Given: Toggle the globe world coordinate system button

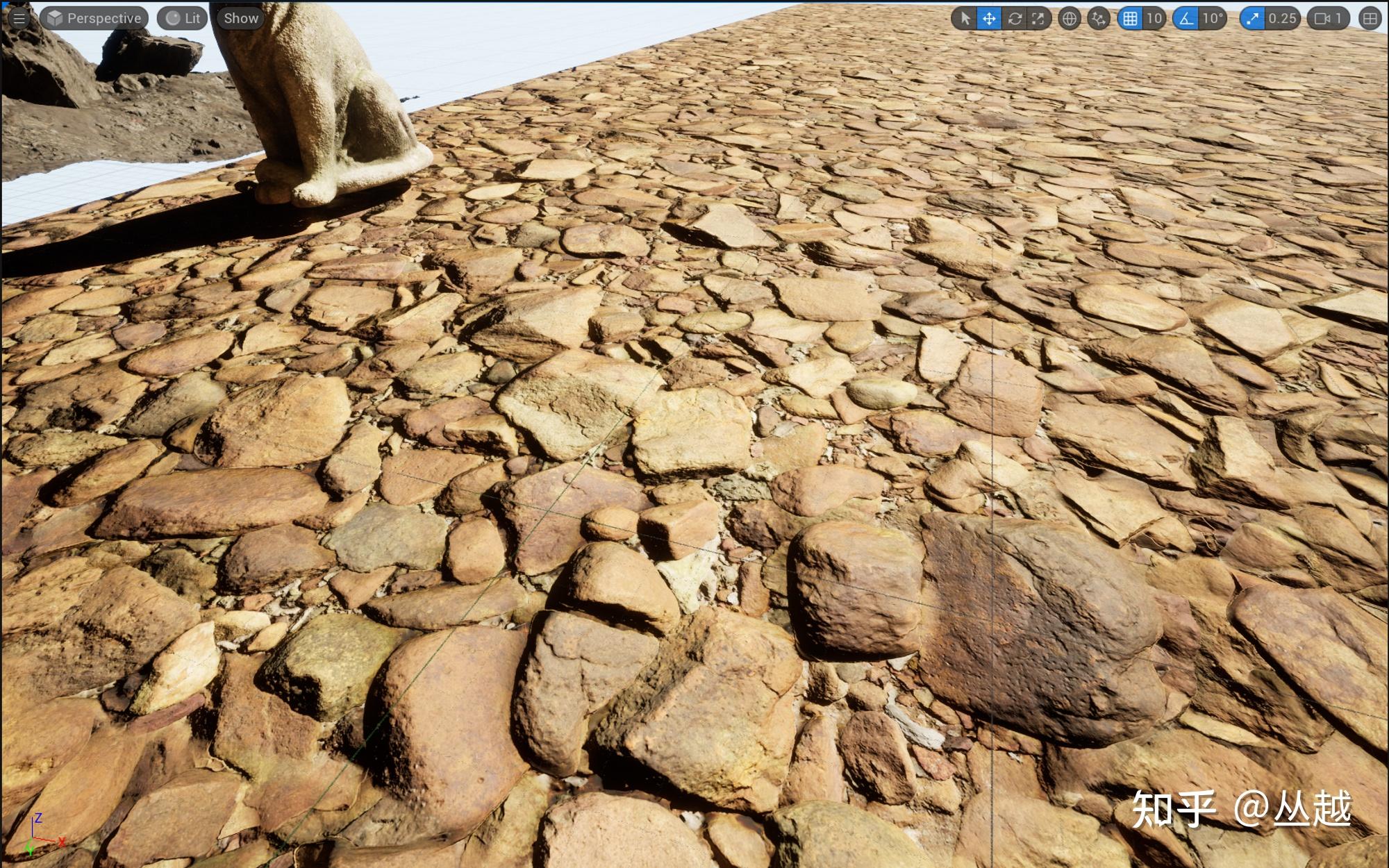Looking at the screenshot, I should 1070,19.
